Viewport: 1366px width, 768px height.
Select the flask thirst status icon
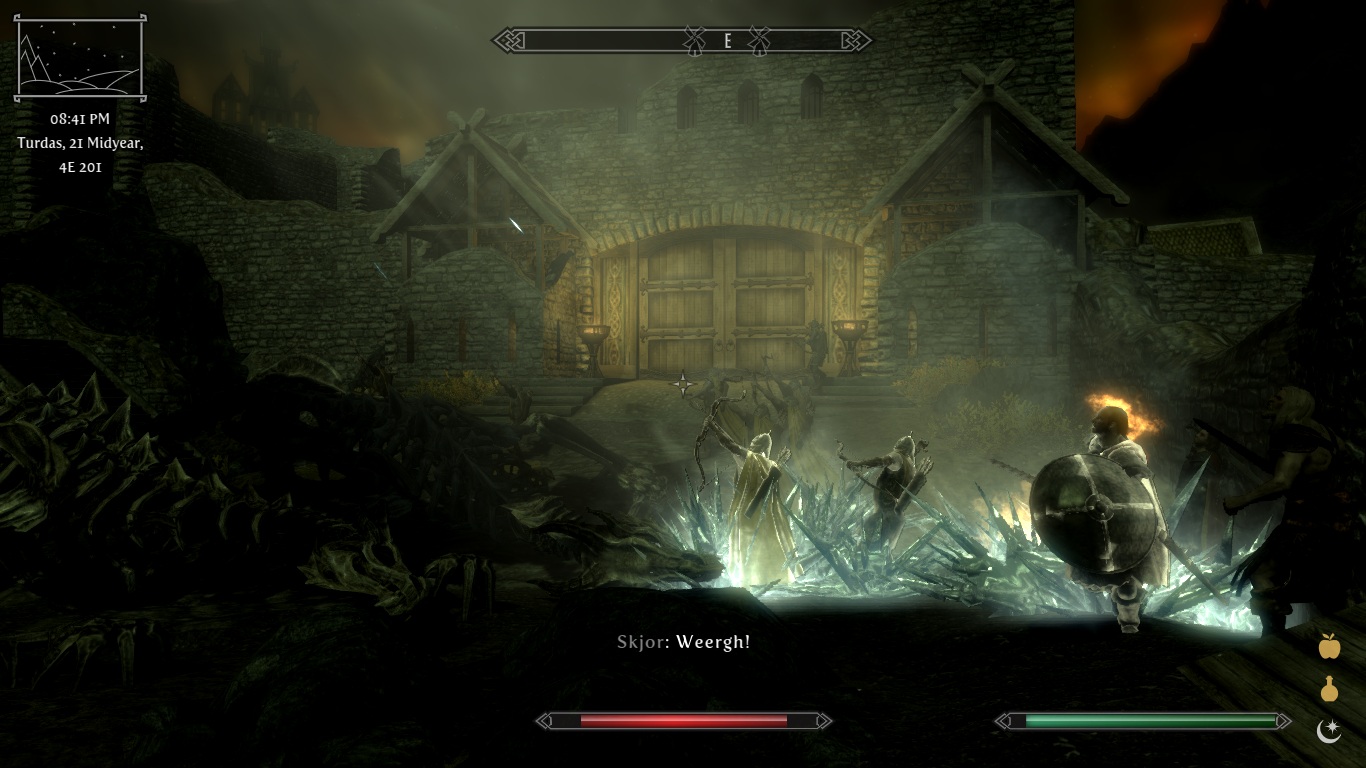point(1329,690)
